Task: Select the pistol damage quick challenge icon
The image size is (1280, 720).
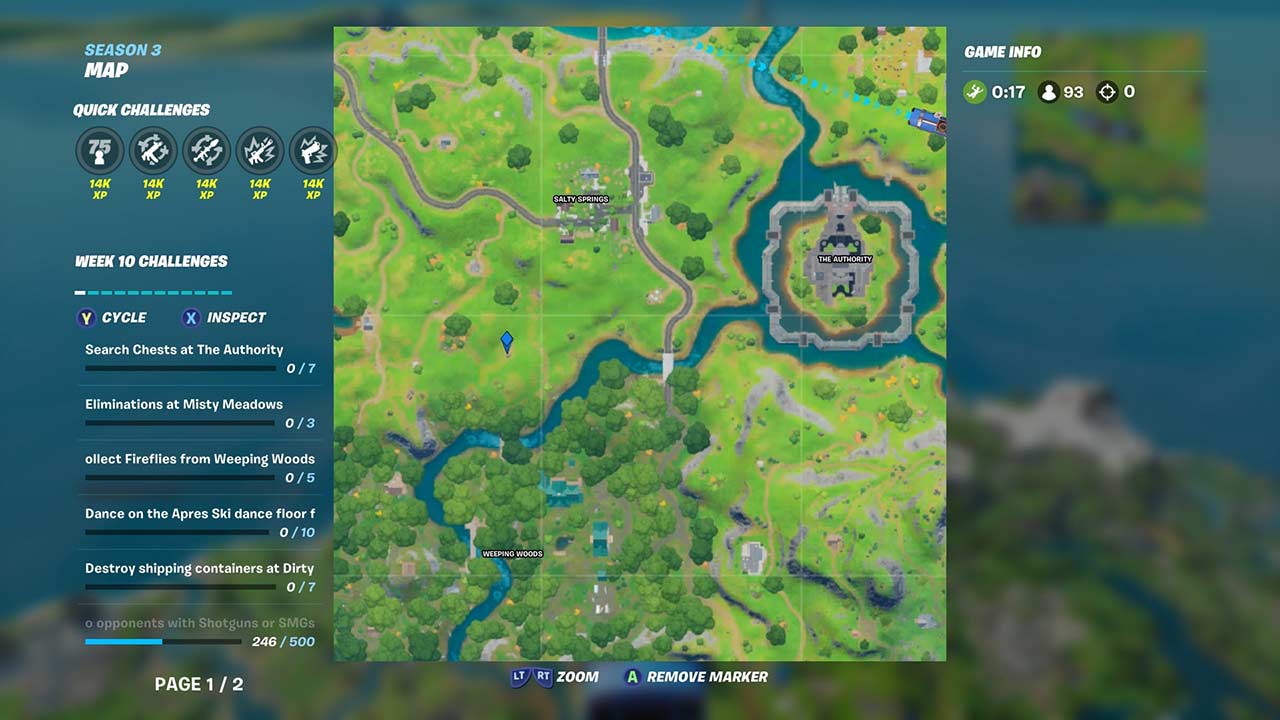Action: click(x=312, y=150)
